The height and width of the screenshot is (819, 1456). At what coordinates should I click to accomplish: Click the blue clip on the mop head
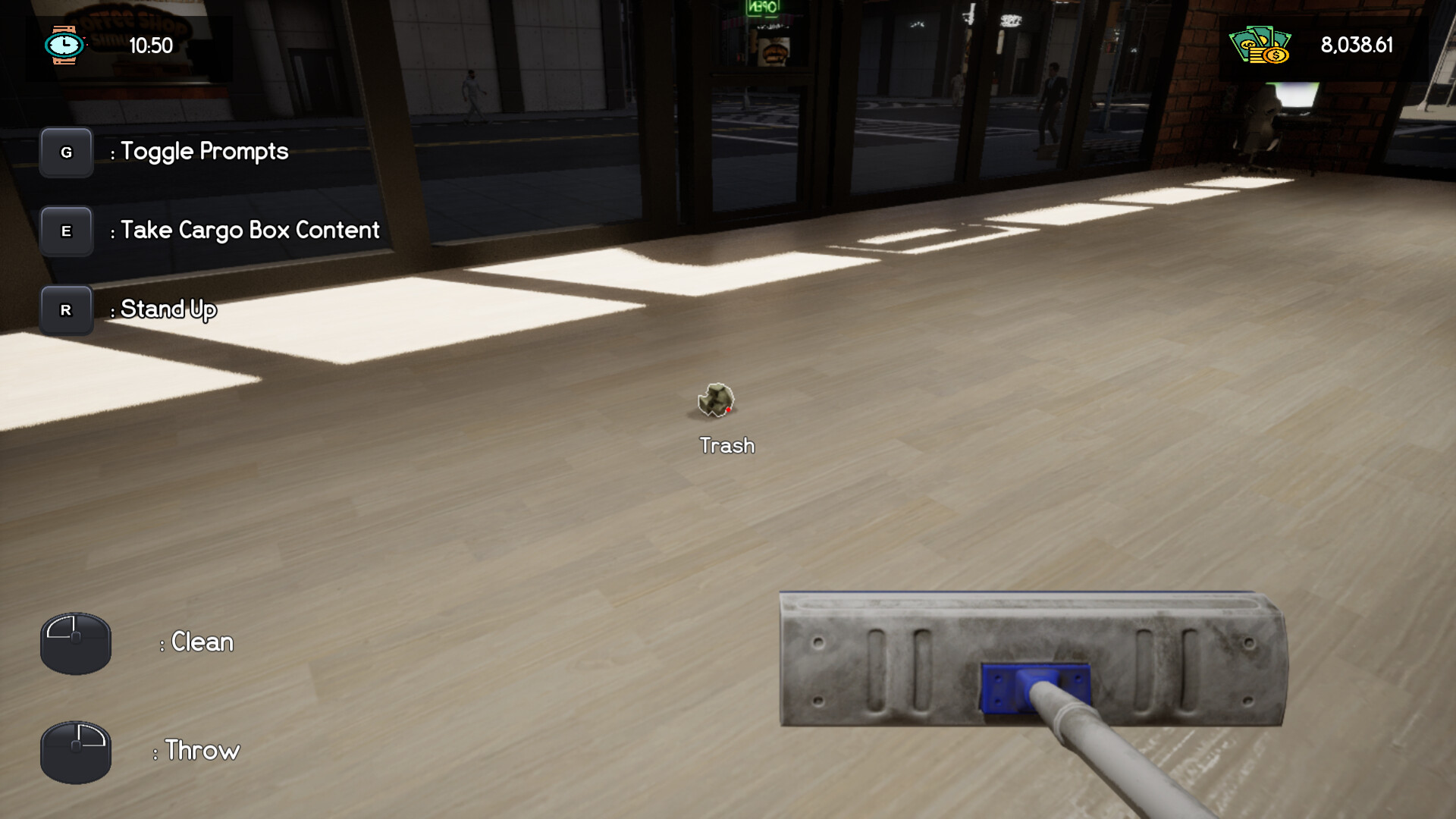click(1036, 690)
